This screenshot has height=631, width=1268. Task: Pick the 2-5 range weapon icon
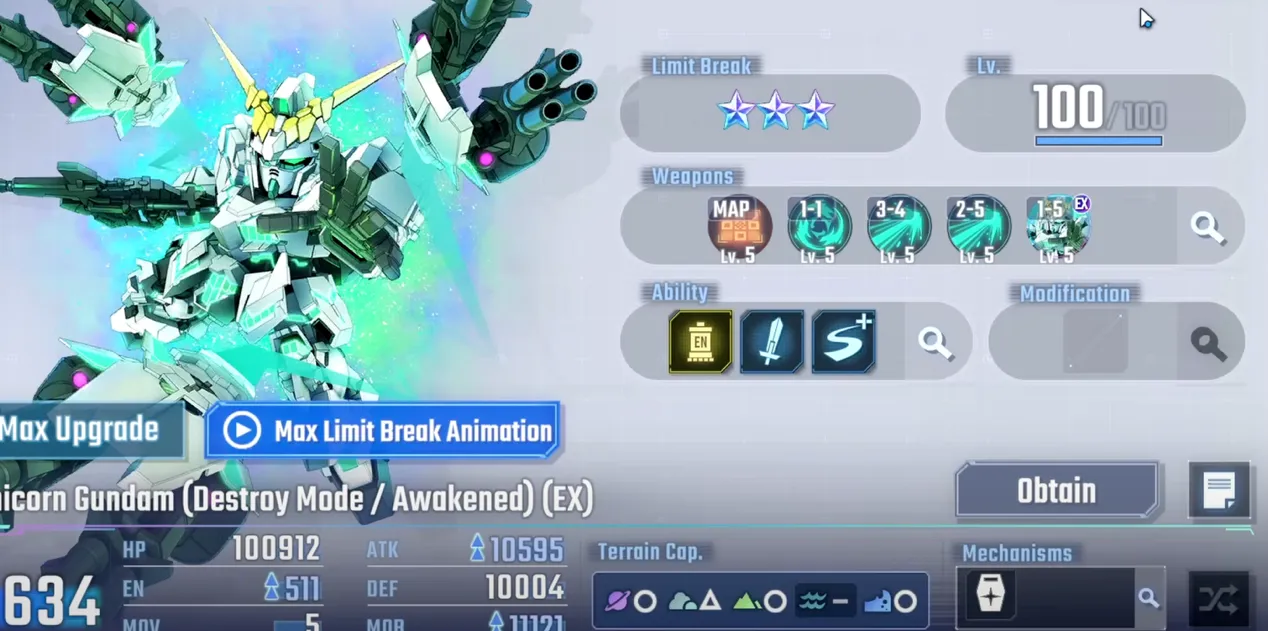[977, 226]
